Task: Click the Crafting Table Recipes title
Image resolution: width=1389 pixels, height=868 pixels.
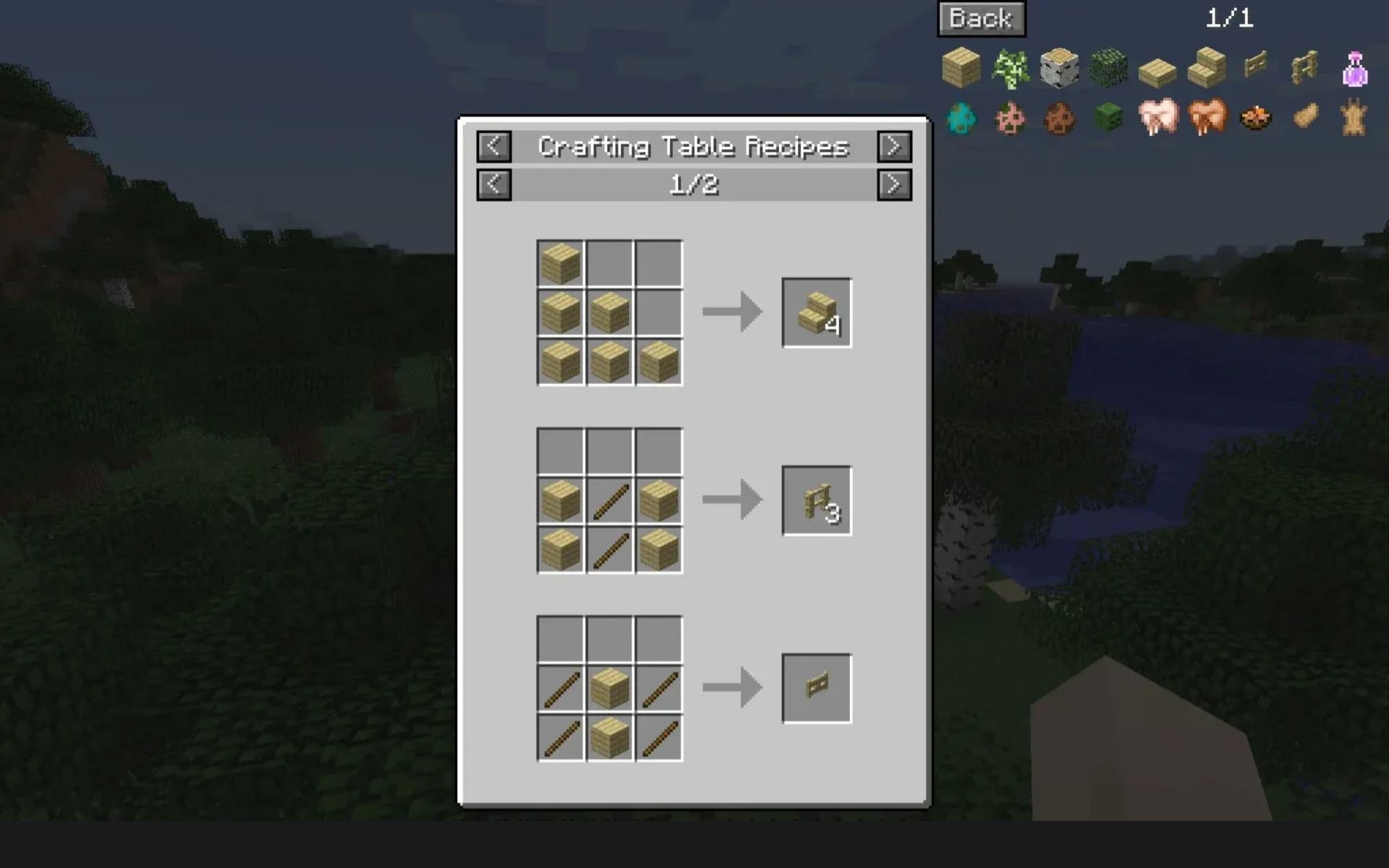Action: tap(693, 146)
